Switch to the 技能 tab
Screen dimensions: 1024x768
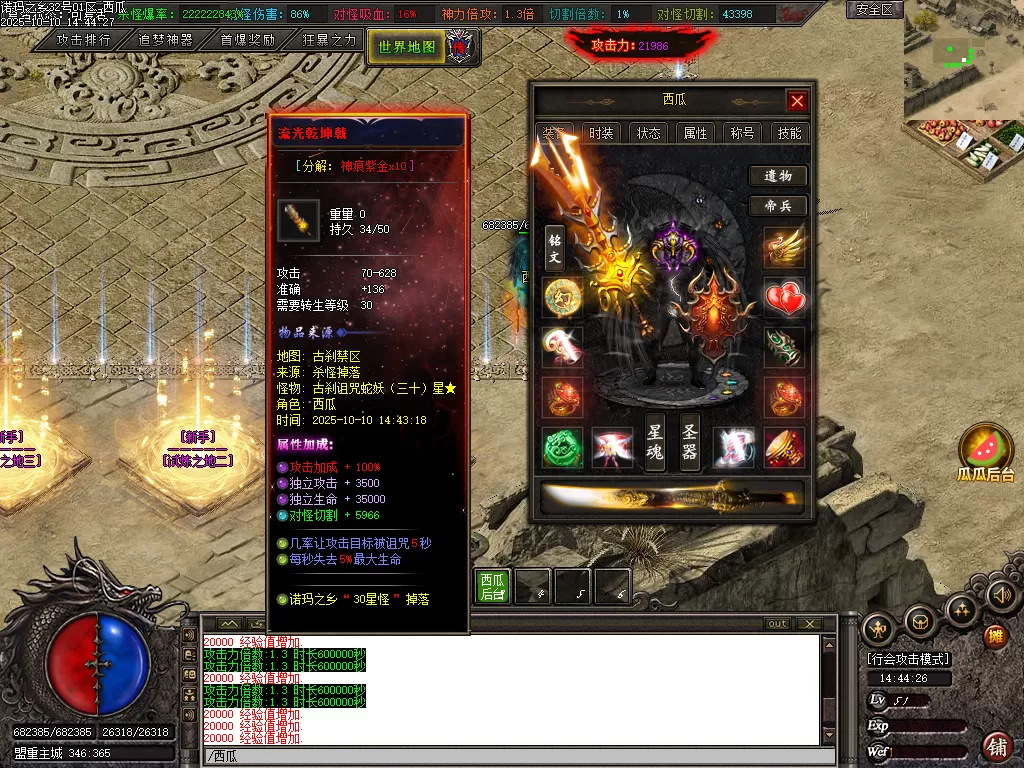789,133
